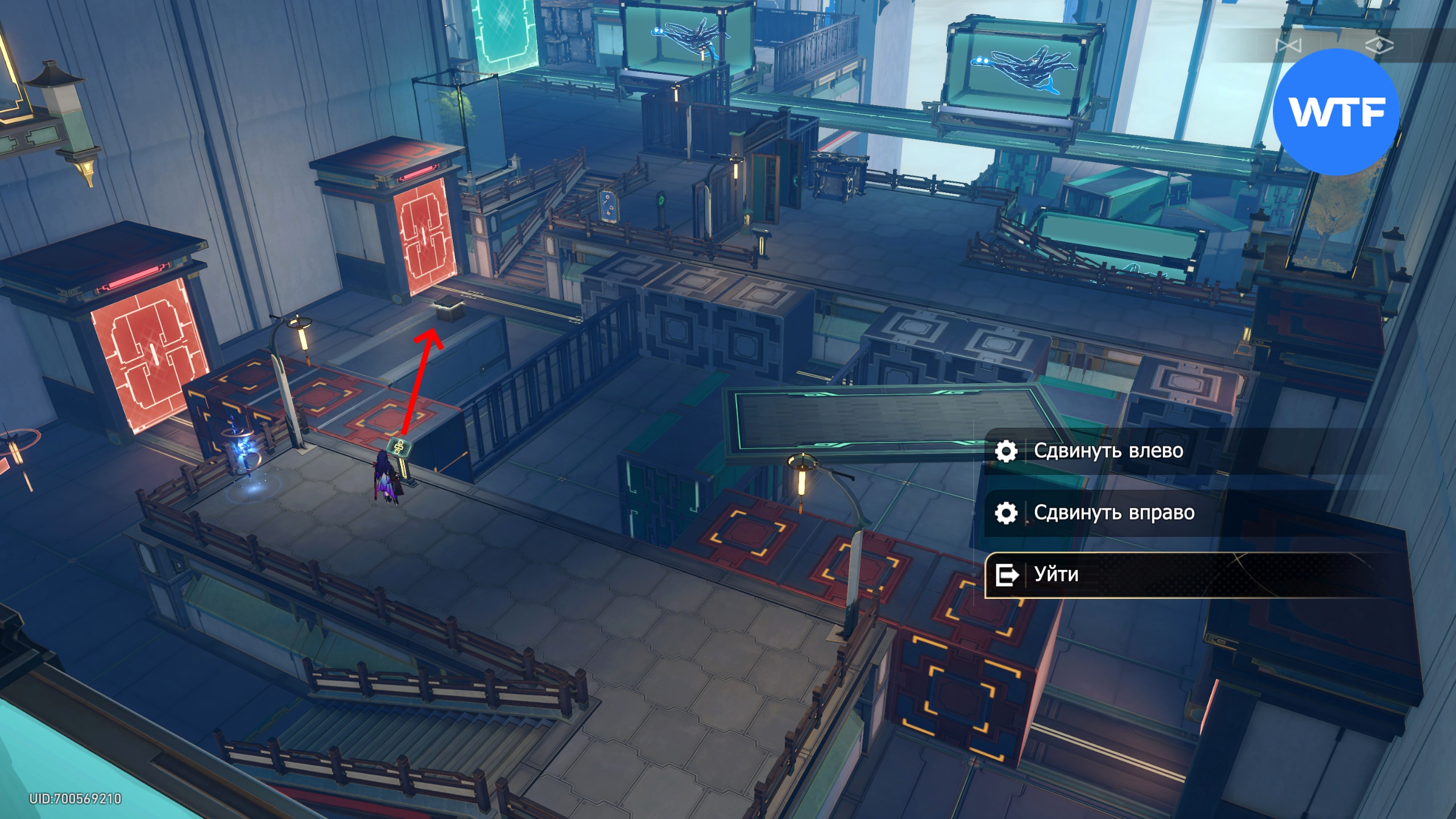
Task: Click the diamond eye view icon
Action: (1379, 45)
